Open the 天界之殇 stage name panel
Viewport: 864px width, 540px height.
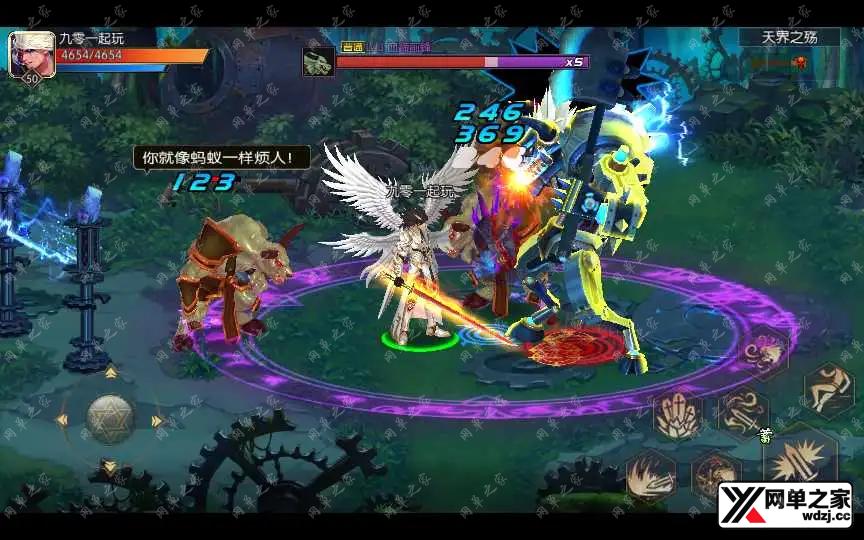(x=789, y=37)
